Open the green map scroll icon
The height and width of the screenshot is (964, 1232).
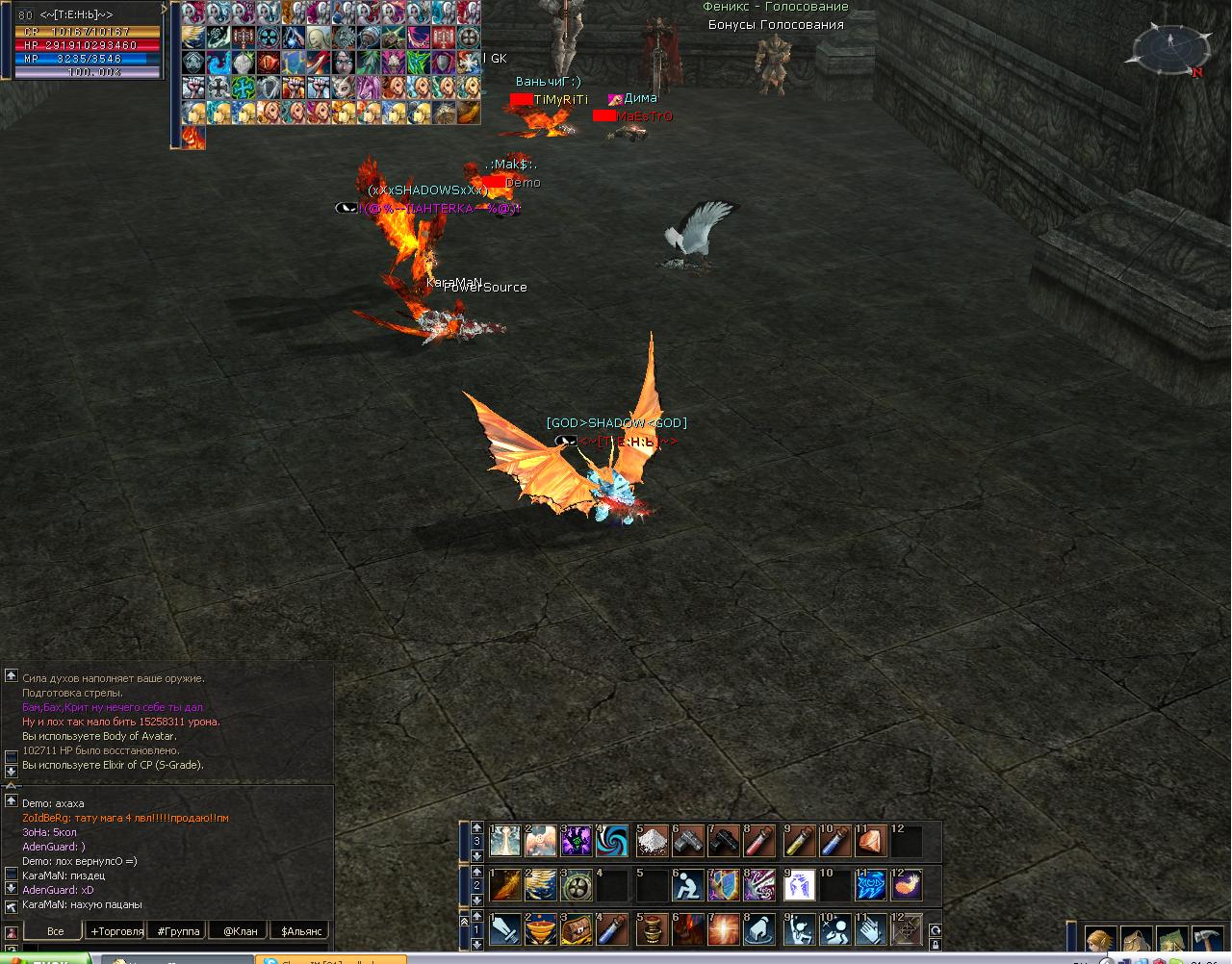[1171, 941]
